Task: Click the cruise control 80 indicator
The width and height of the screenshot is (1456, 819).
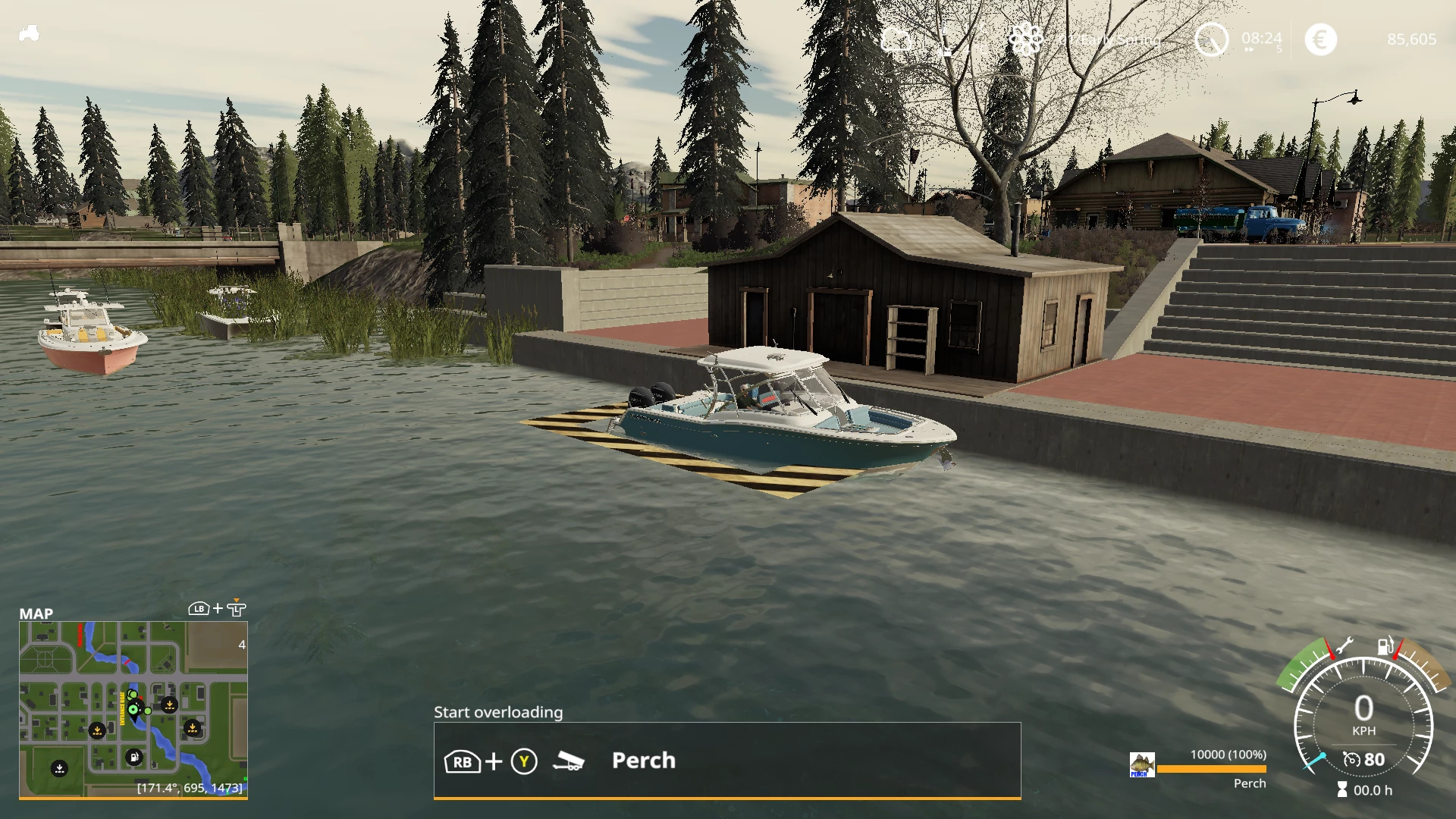Action: pos(1364,759)
